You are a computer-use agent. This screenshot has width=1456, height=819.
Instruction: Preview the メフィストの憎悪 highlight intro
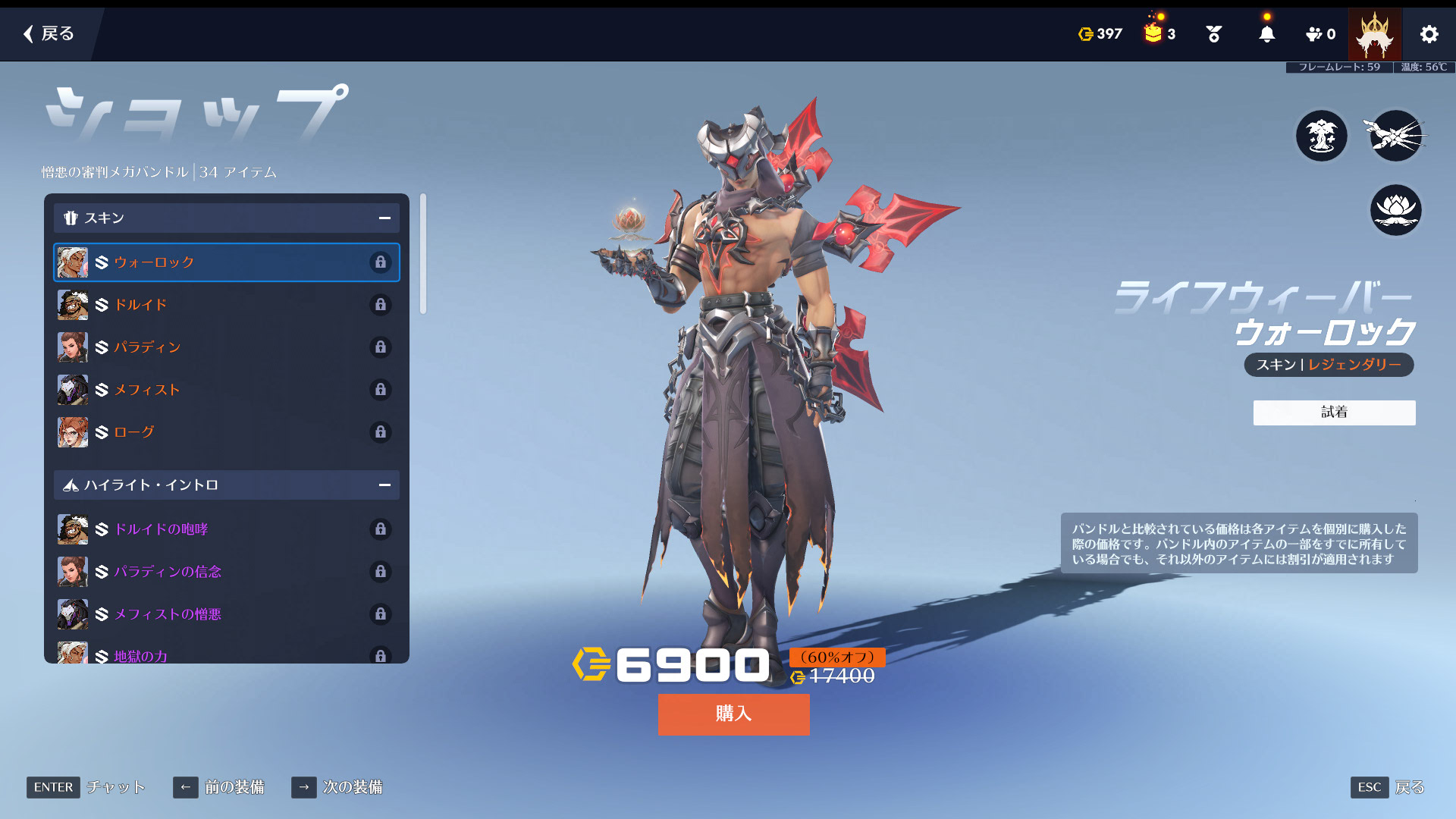click(226, 614)
